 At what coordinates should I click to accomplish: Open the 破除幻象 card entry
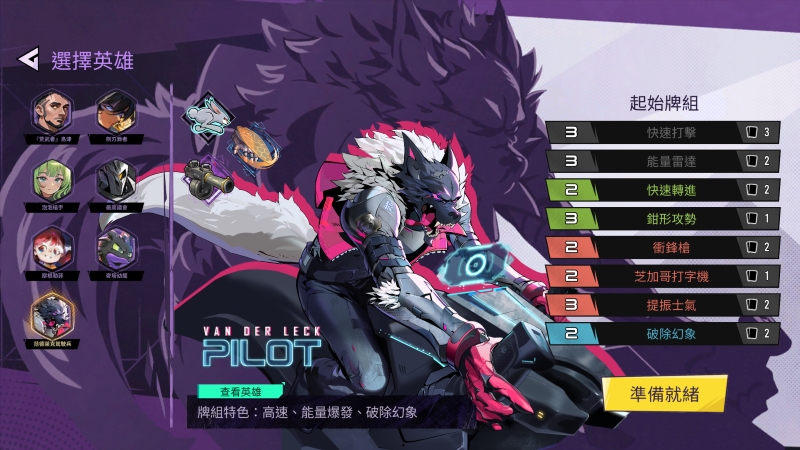click(x=662, y=334)
